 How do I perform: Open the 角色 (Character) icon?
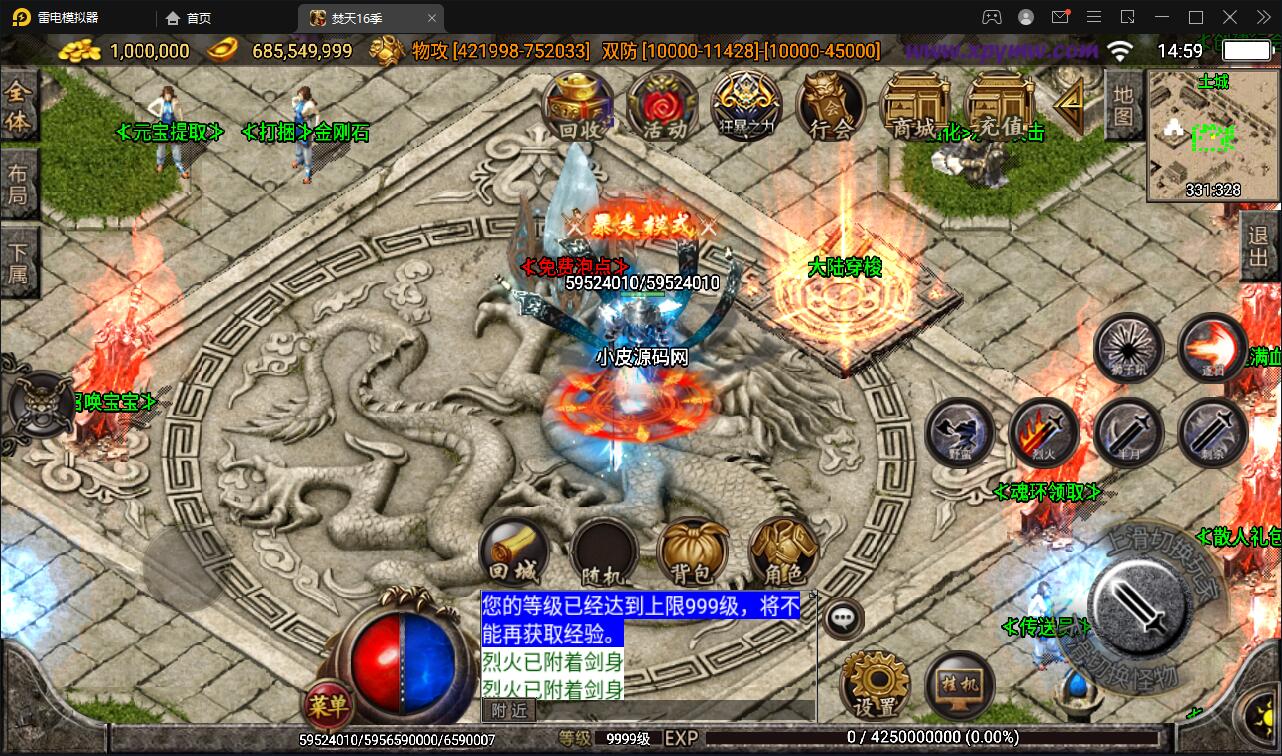[784, 549]
